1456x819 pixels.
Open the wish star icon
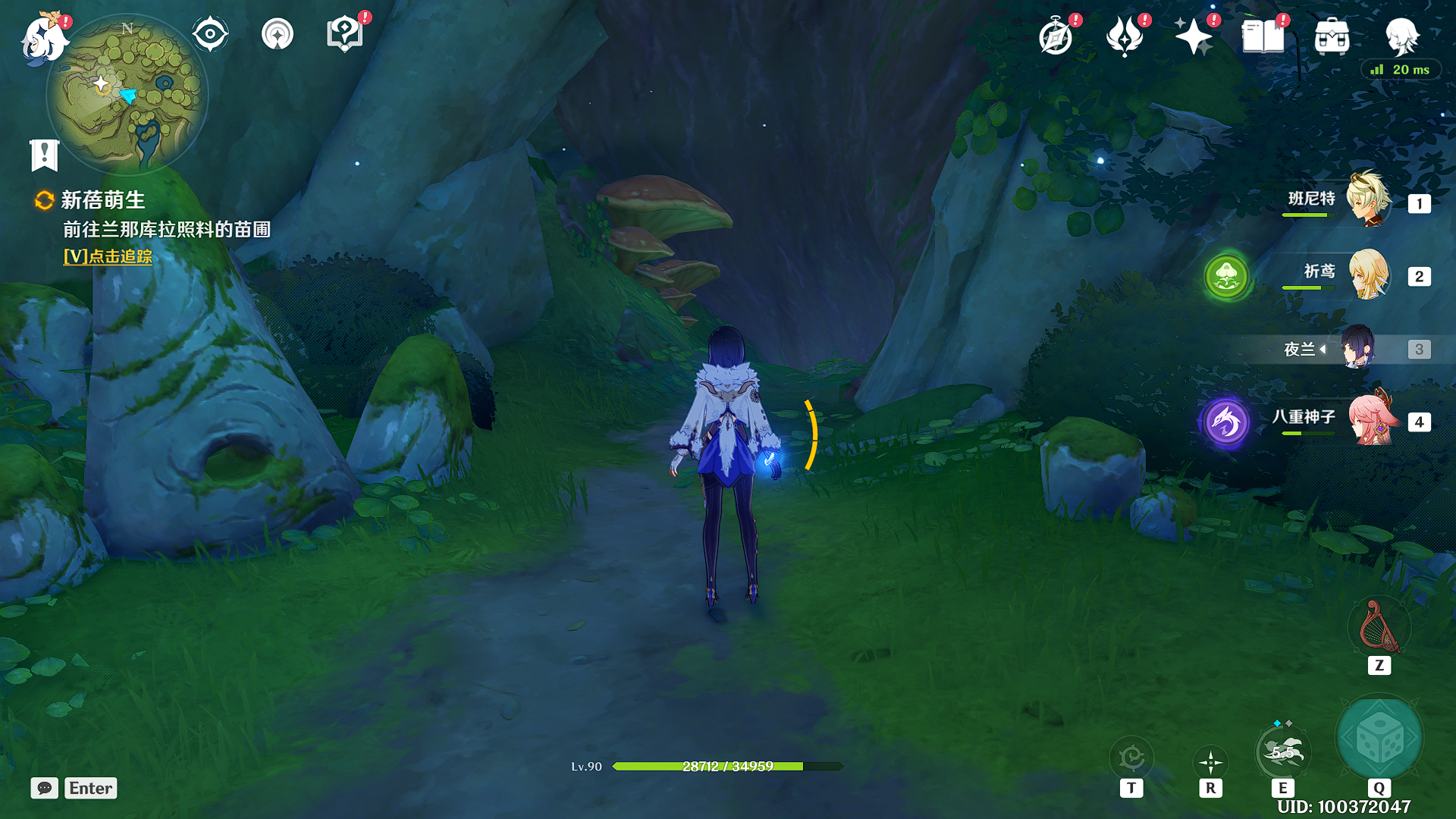[x=1194, y=36]
